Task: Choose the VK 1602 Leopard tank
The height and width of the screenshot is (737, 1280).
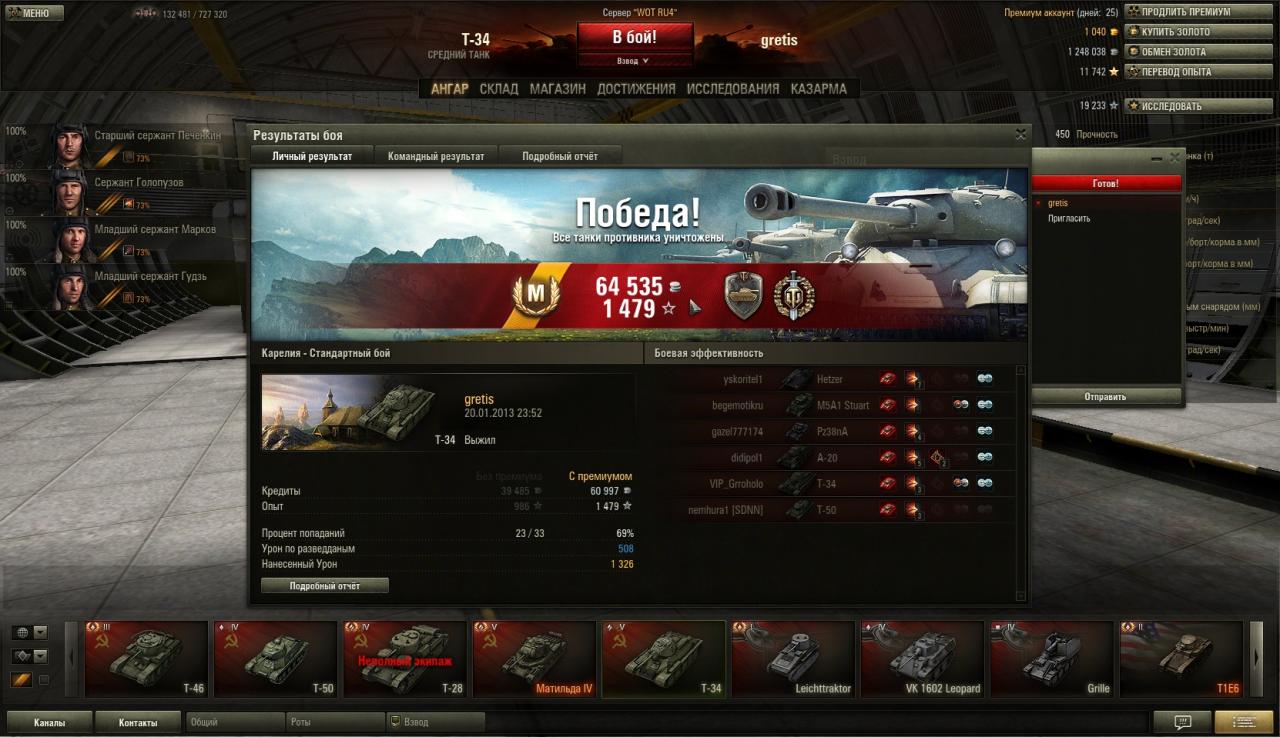Action: pyautogui.click(x=921, y=659)
